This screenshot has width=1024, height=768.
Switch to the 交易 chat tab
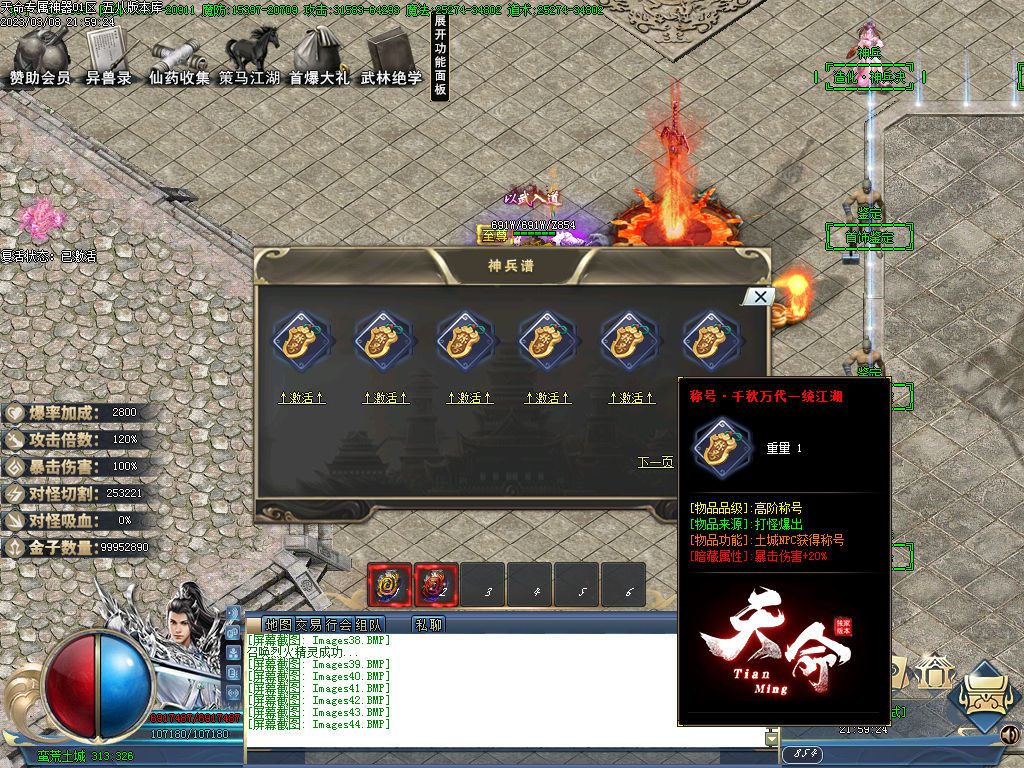(308, 624)
